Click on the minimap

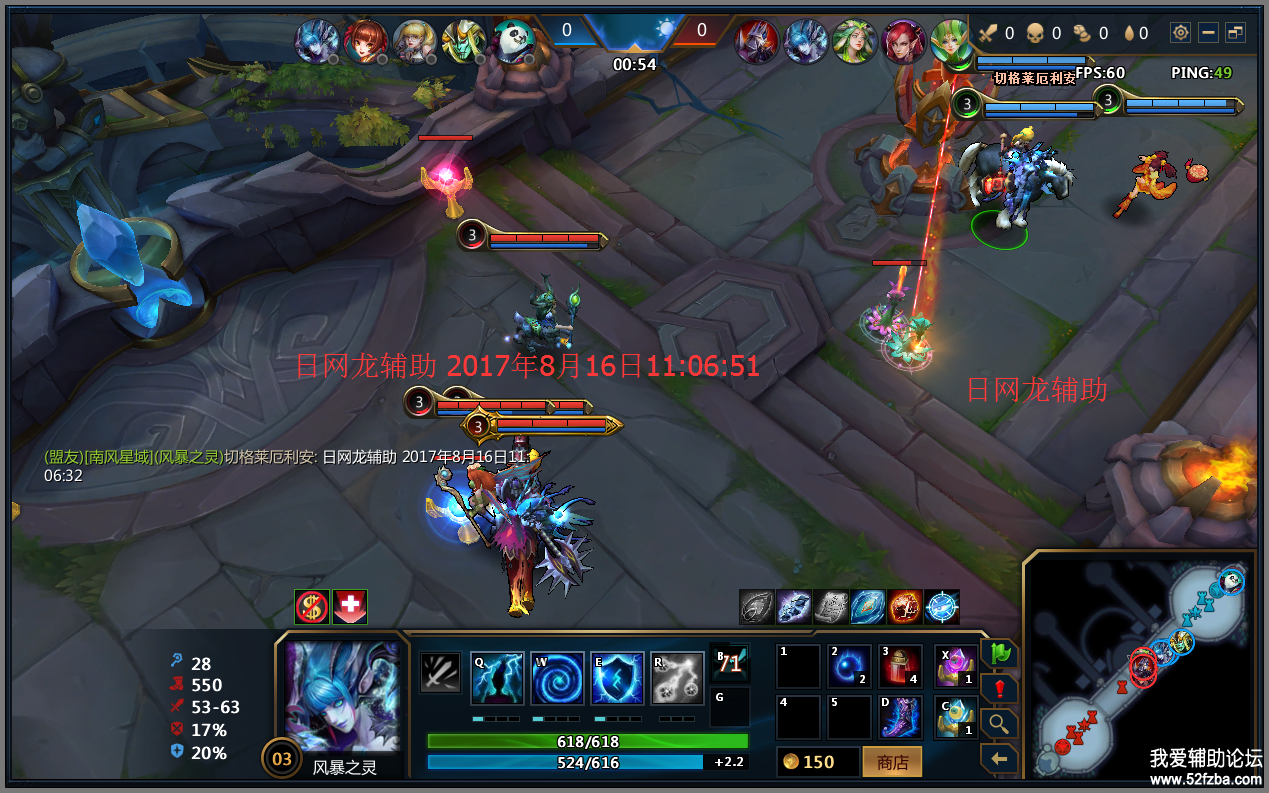tap(1140, 665)
